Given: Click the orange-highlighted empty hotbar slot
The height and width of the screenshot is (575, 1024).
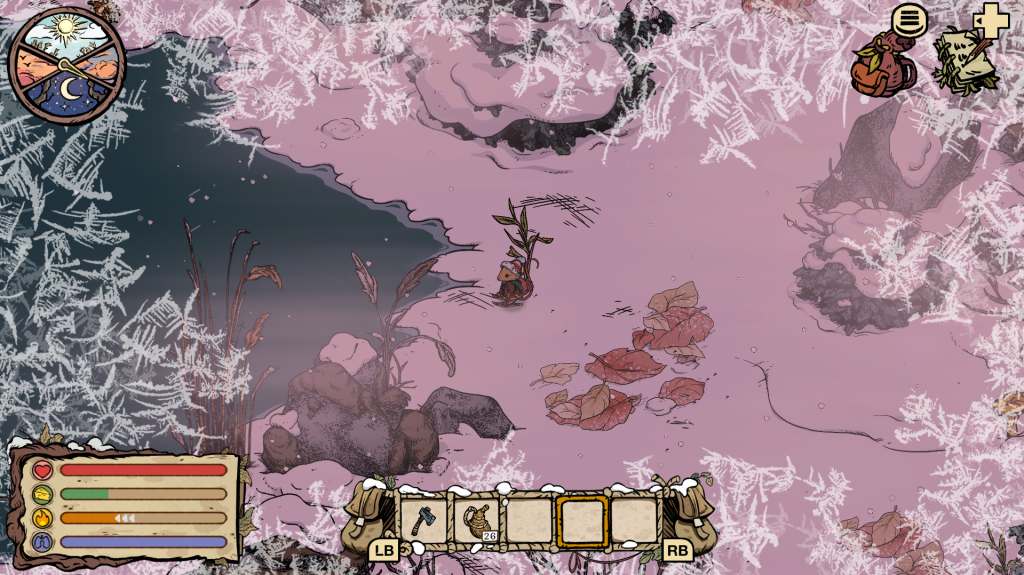Looking at the screenshot, I should (x=582, y=521).
